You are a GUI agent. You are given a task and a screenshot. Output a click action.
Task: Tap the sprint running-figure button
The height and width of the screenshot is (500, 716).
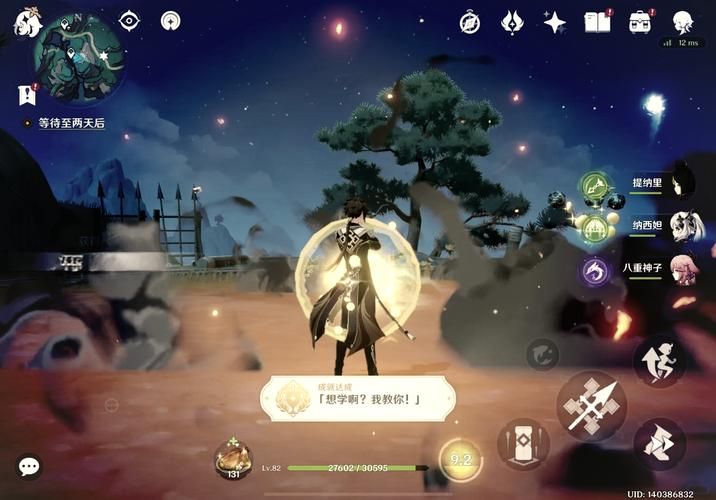(659, 361)
